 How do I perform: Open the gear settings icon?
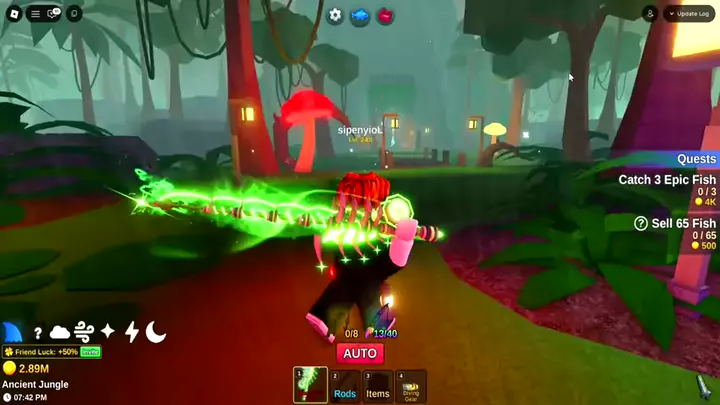pos(335,16)
